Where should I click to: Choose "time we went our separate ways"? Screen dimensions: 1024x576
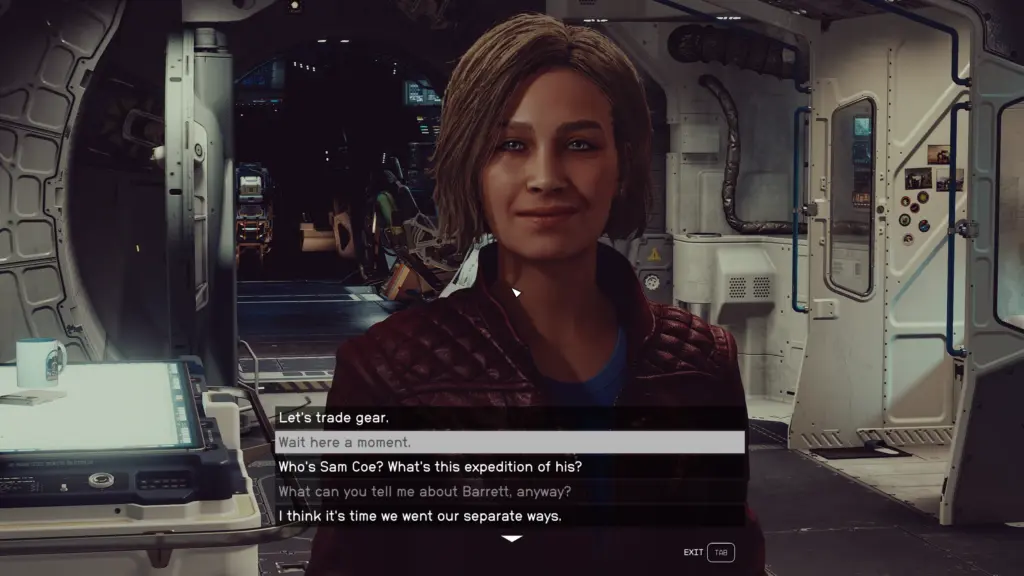pos(419,516)
